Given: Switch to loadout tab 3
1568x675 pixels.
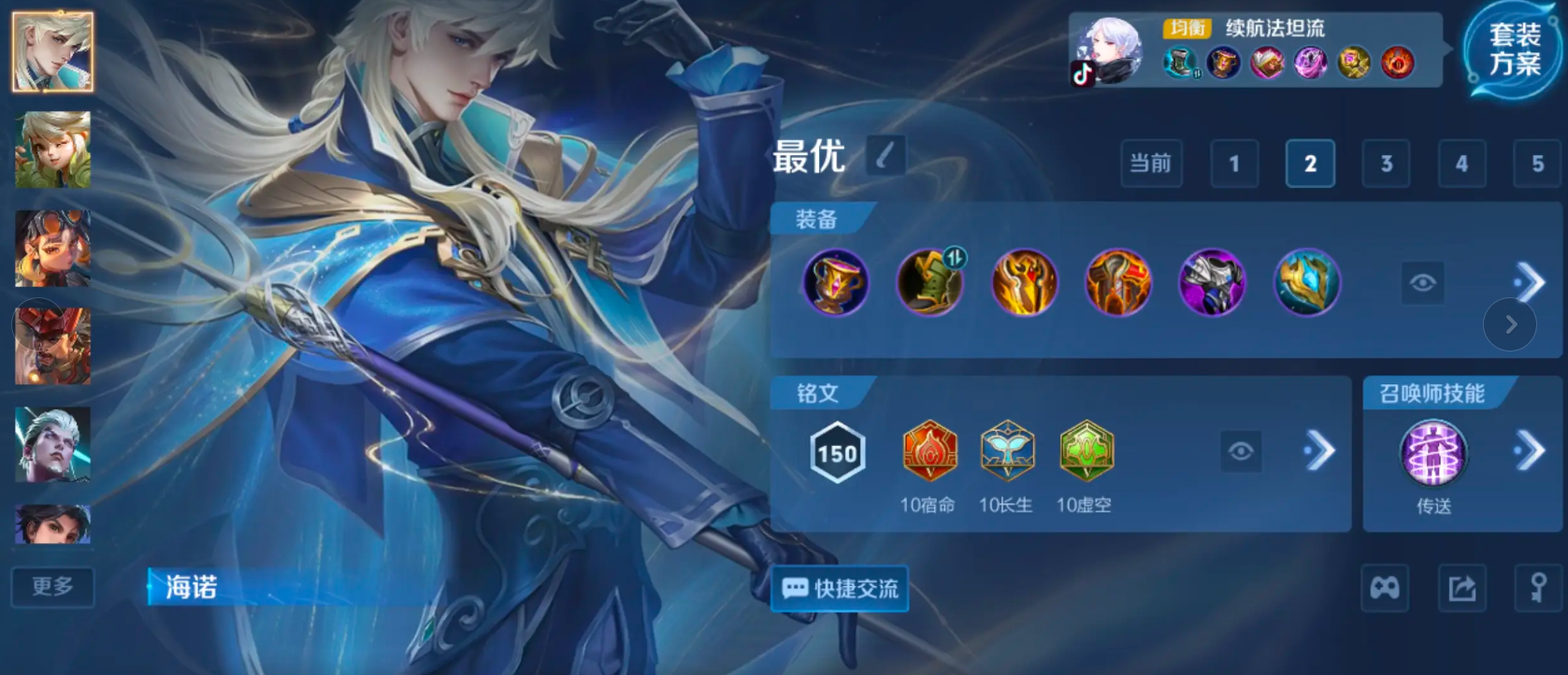Looking at the screenshot, I should (1387, 164).
